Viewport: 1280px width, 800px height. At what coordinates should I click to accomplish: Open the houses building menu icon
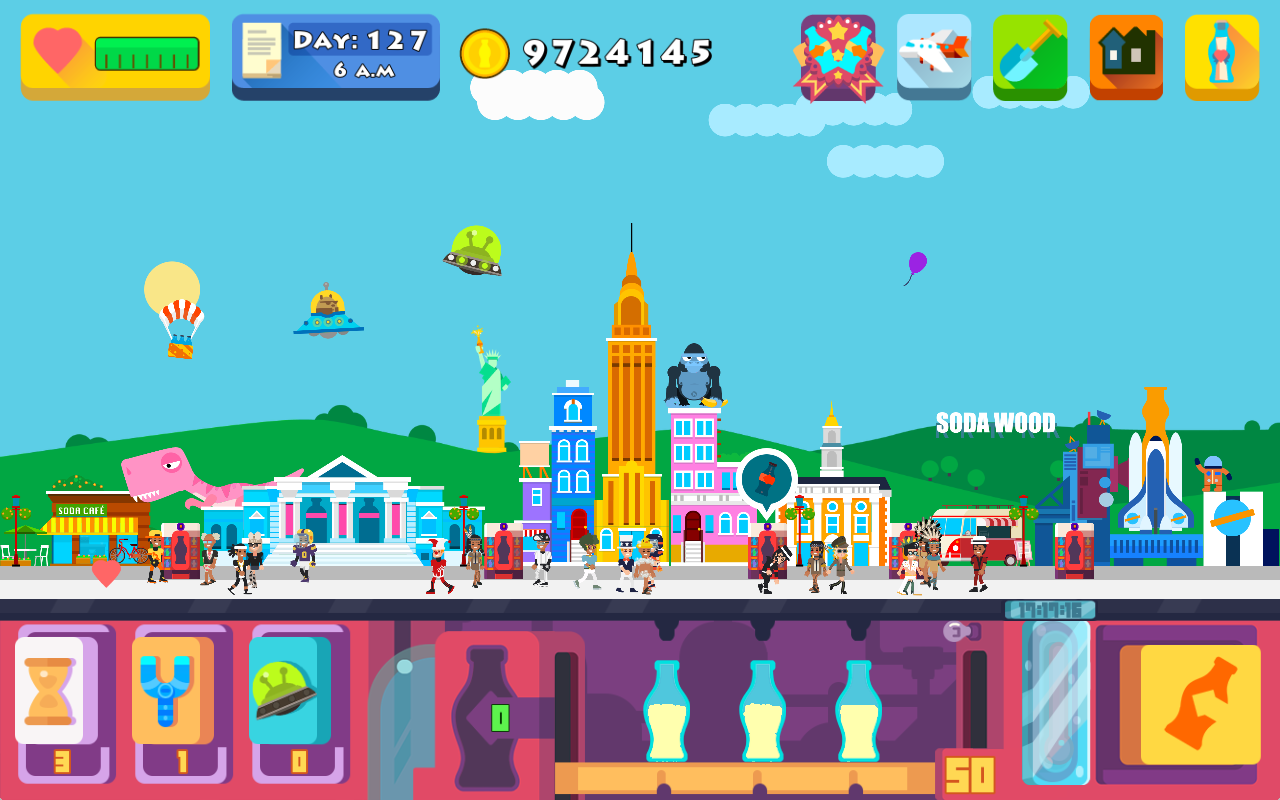point(1126,56)
